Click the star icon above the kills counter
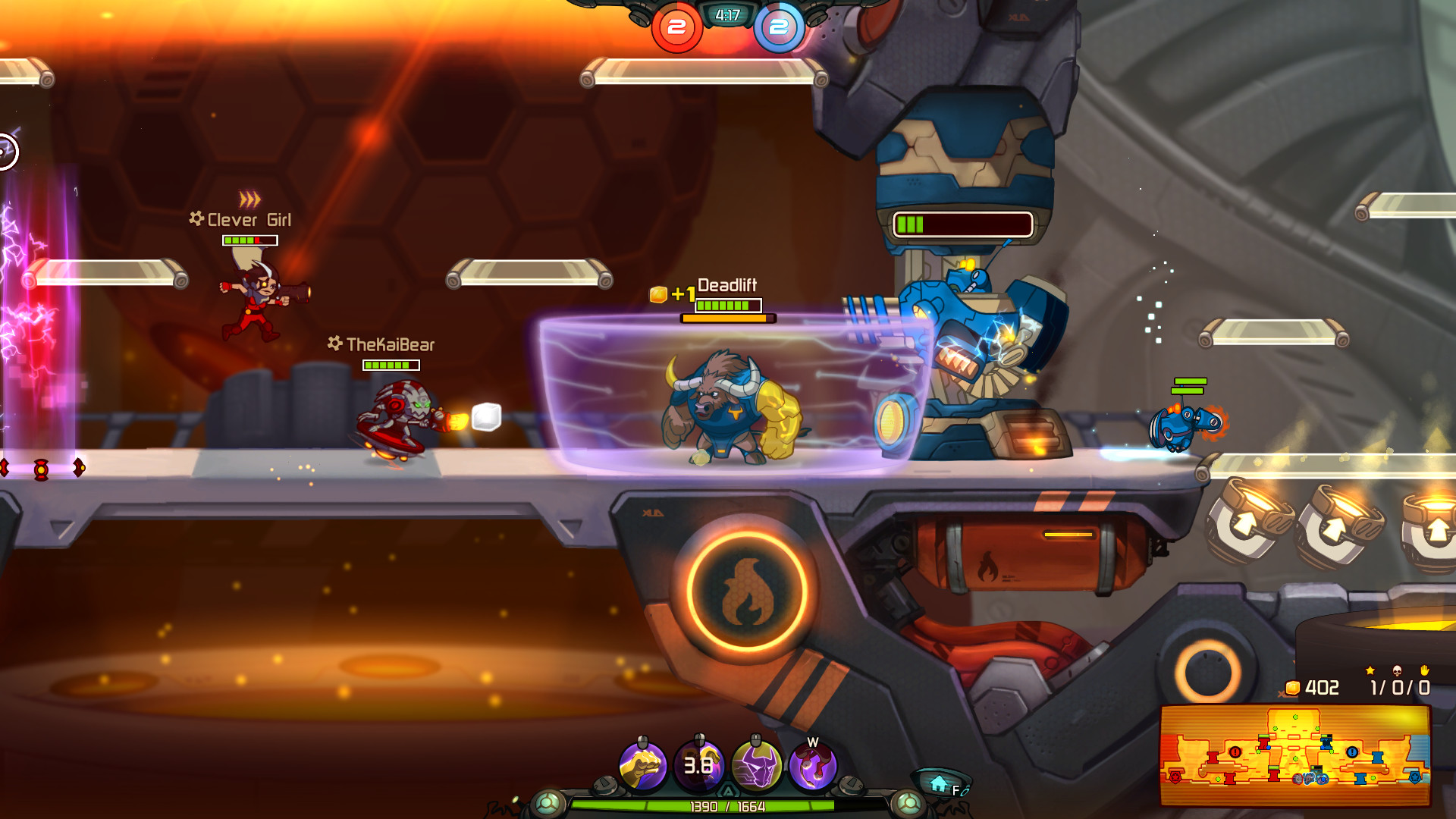Image resolution: width=1456 pixels, height=819 pixels. coord(1370,671)
